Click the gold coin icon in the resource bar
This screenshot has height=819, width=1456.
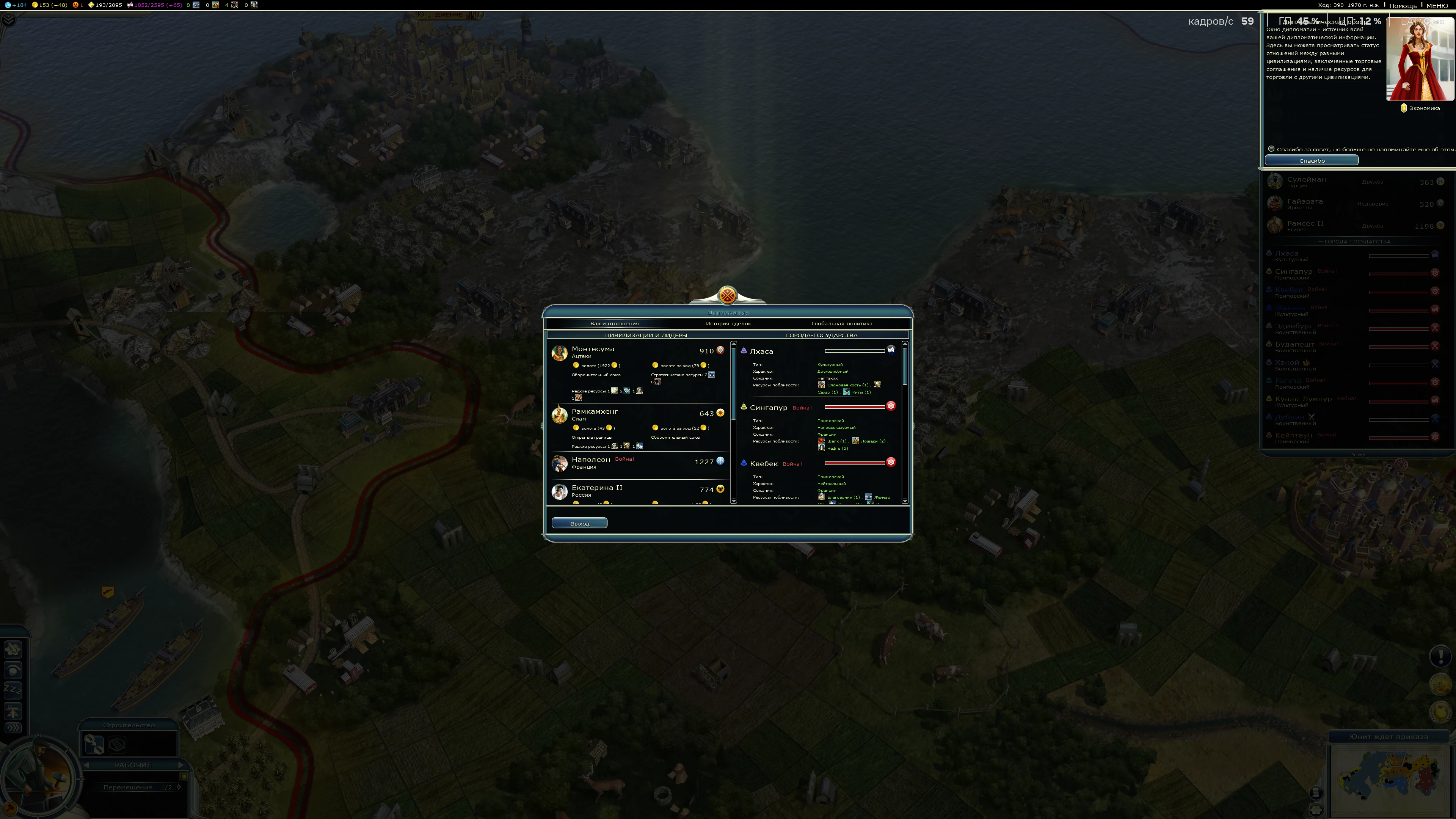coord(35,5)
